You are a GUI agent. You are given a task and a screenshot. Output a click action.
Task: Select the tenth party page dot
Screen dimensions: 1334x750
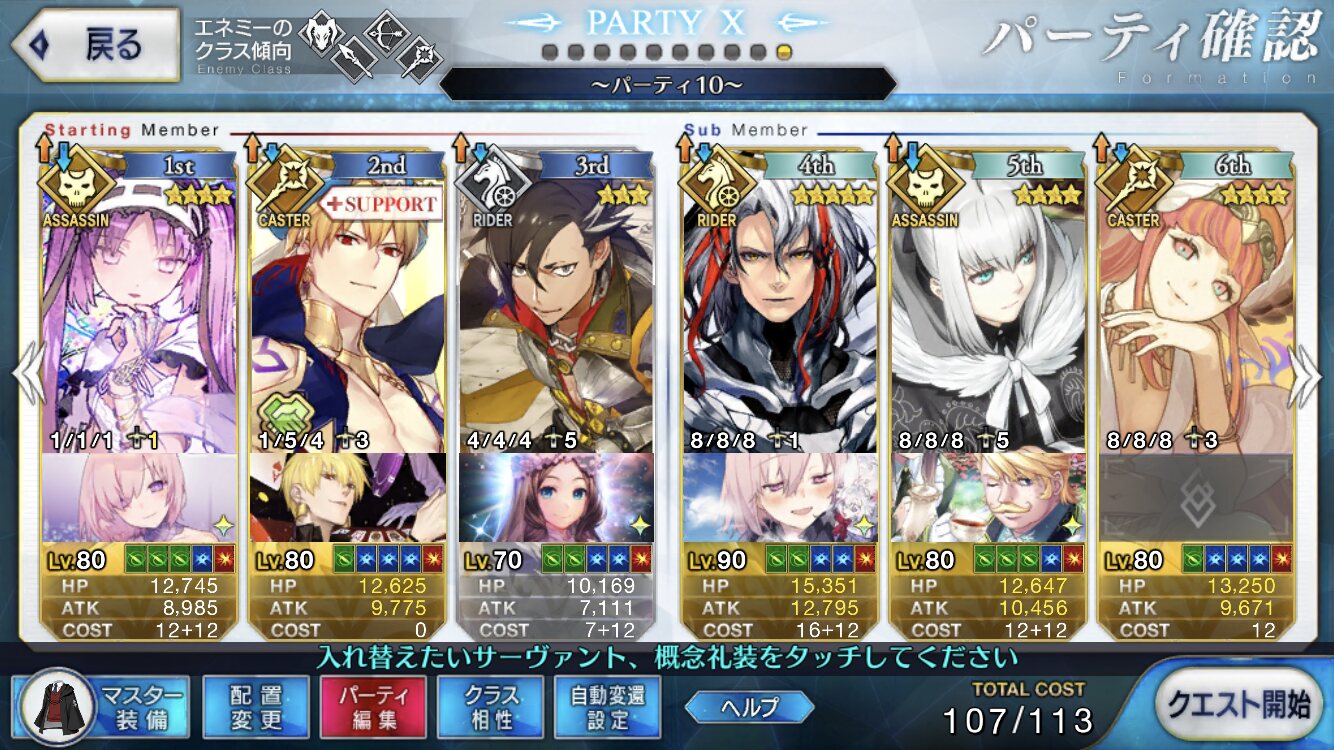click(x=784, y=52)
